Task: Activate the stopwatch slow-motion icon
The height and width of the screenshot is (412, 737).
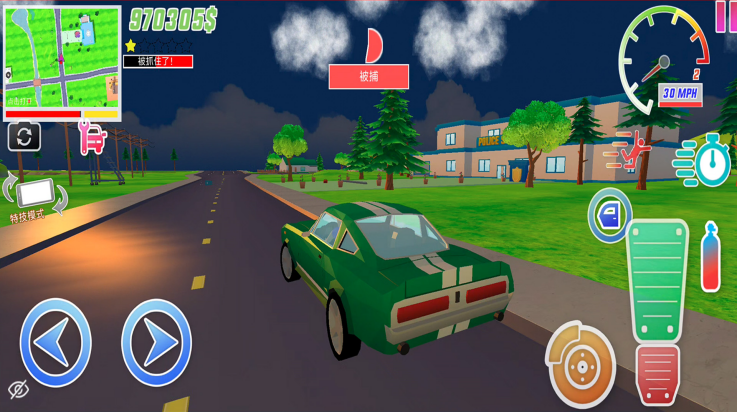Action: [x=710, y=160]
